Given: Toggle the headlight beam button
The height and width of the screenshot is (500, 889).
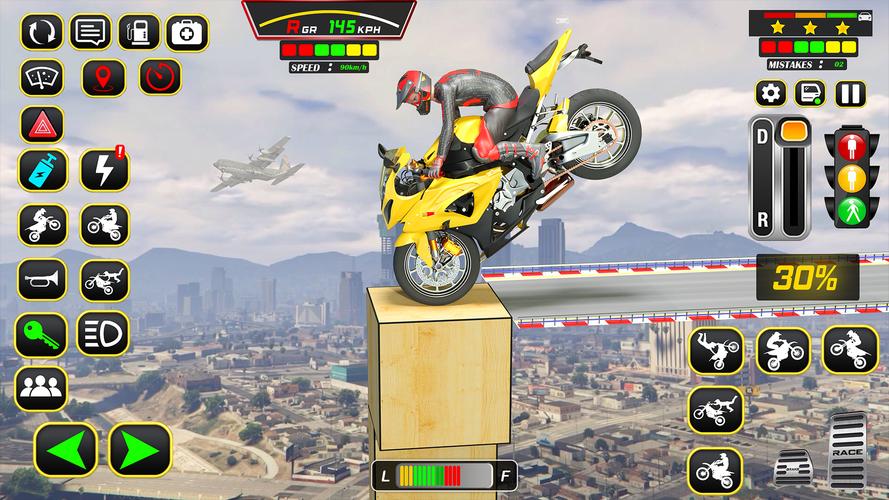Looking at the screenshot, I should click(x=104, y=334).
